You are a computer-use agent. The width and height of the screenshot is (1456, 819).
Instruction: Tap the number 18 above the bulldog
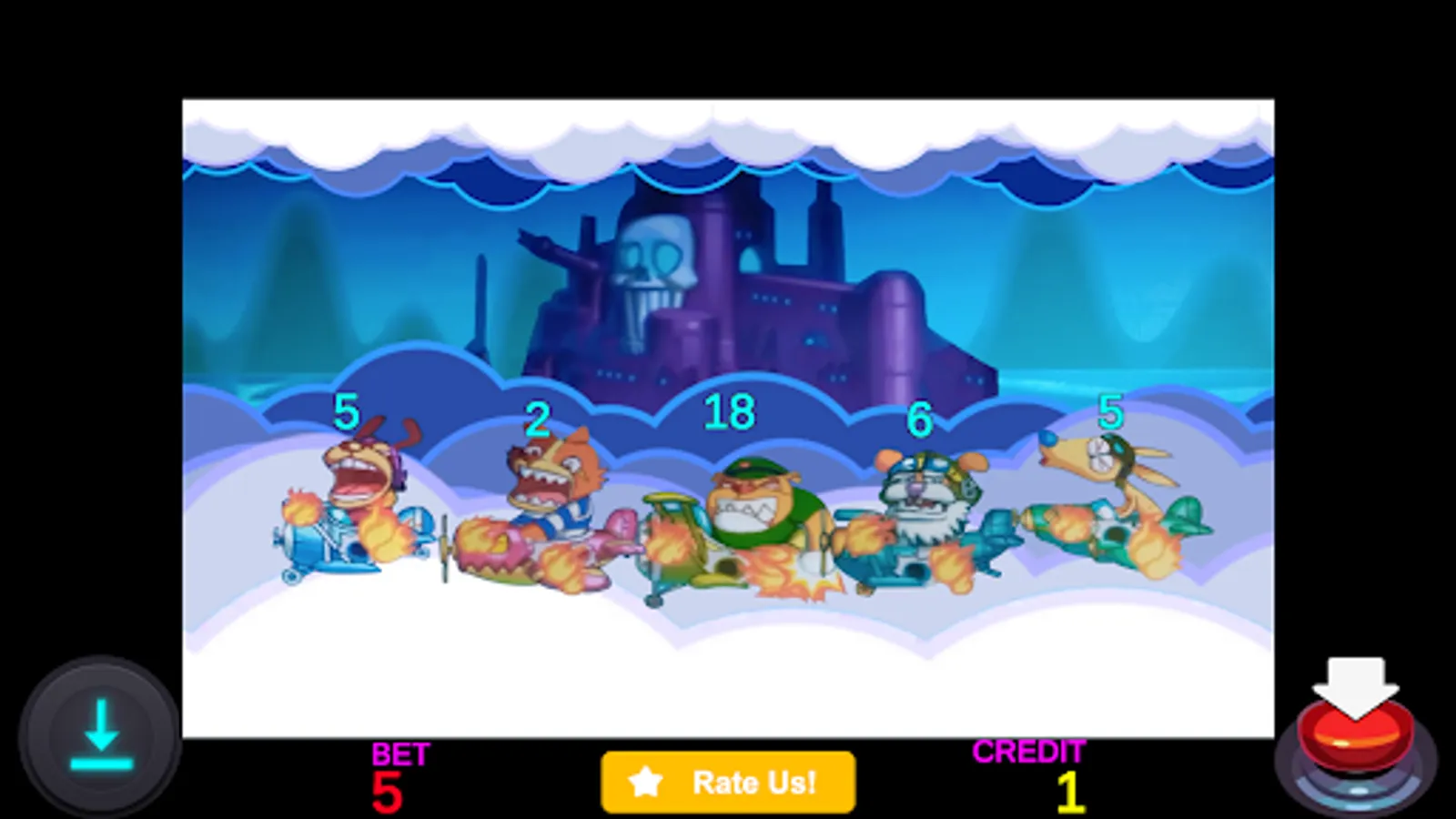pyautogui.click(x=728, y=411)
